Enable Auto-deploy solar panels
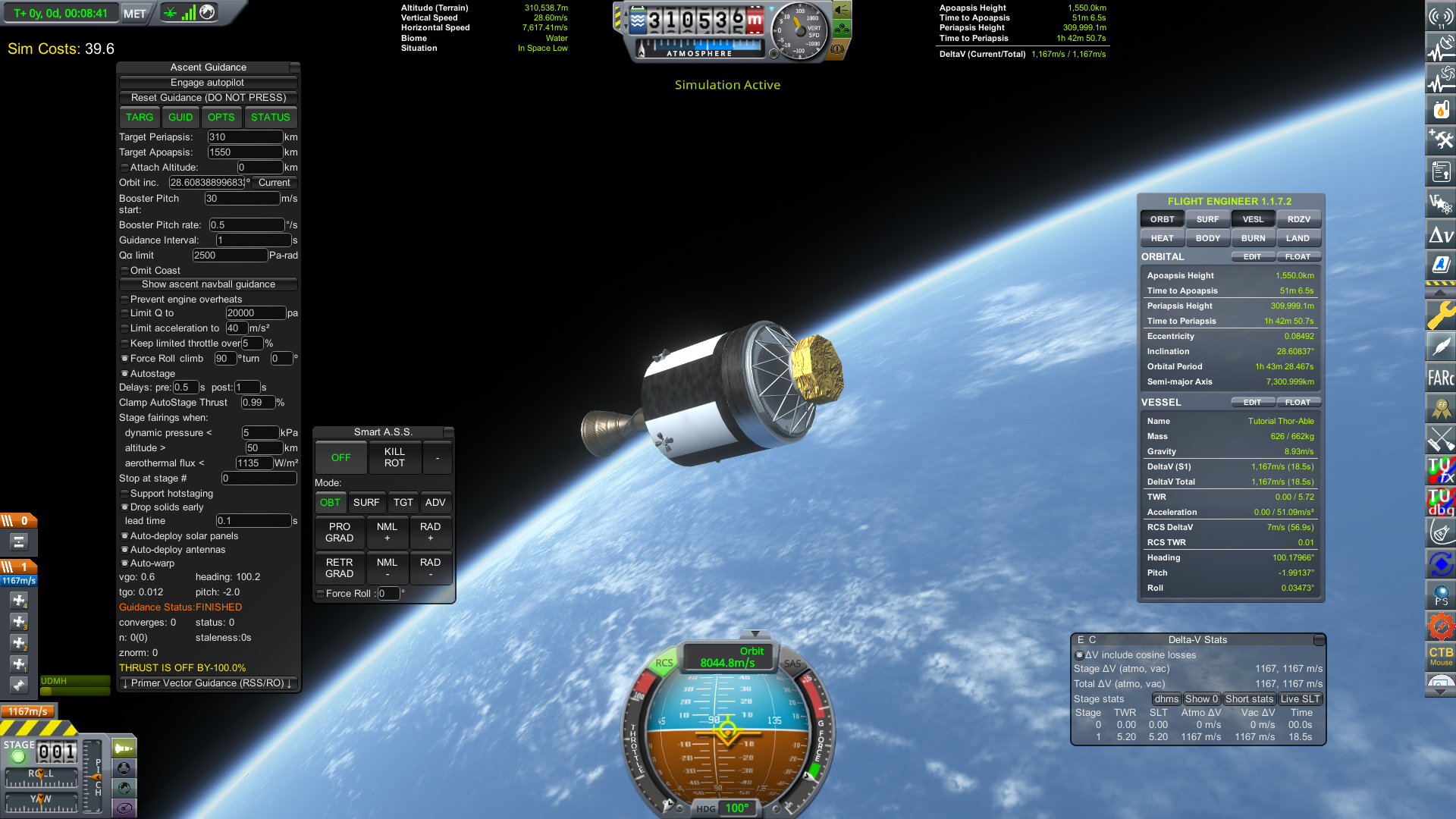The height and width of the screenshot is (819, 1456). coord(125,536)
